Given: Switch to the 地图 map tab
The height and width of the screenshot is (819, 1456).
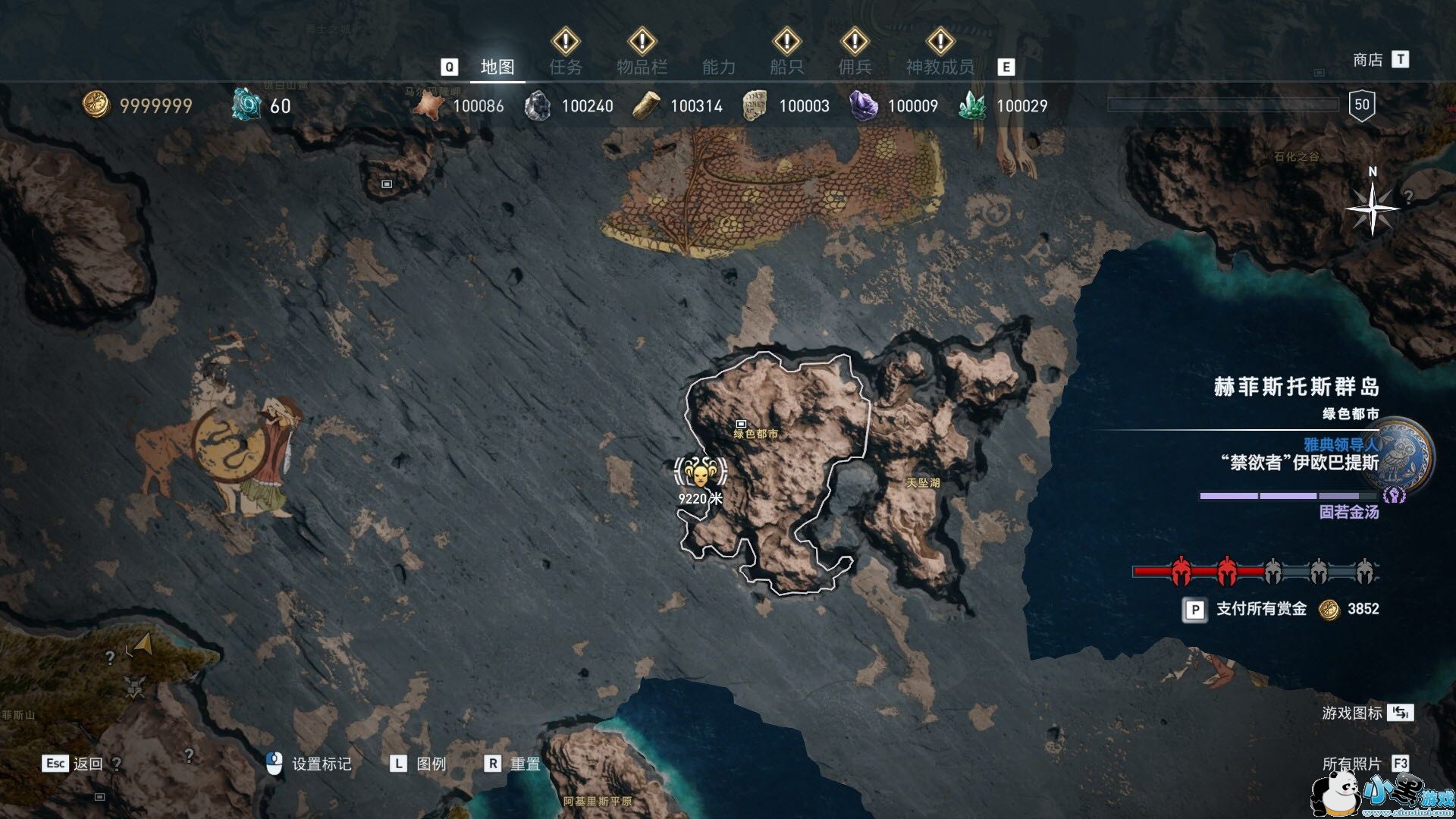Looking at the screenshot, I should tap(497, 67).
